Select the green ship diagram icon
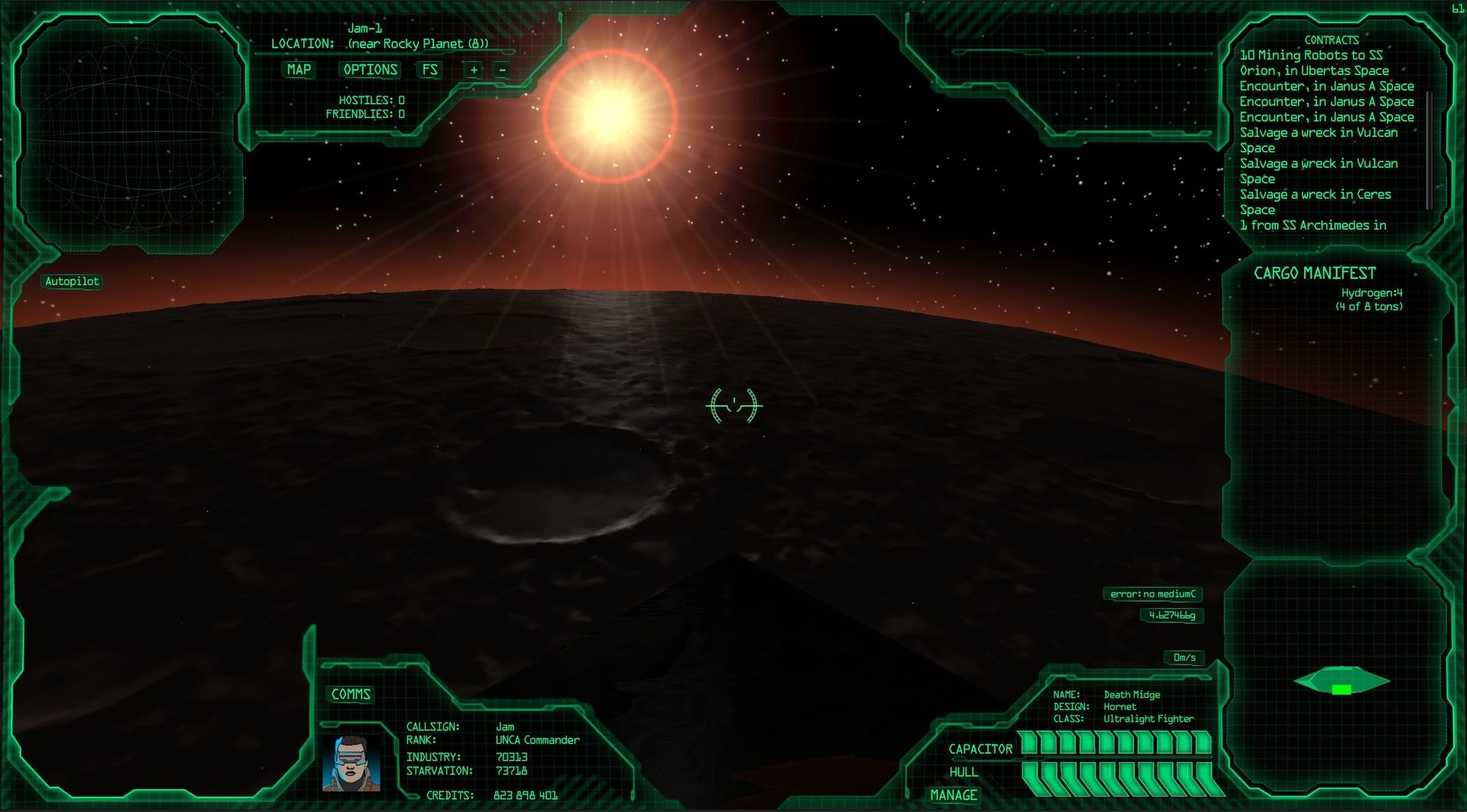This screenshot has width=1467, height=812. click(1341, 681)
